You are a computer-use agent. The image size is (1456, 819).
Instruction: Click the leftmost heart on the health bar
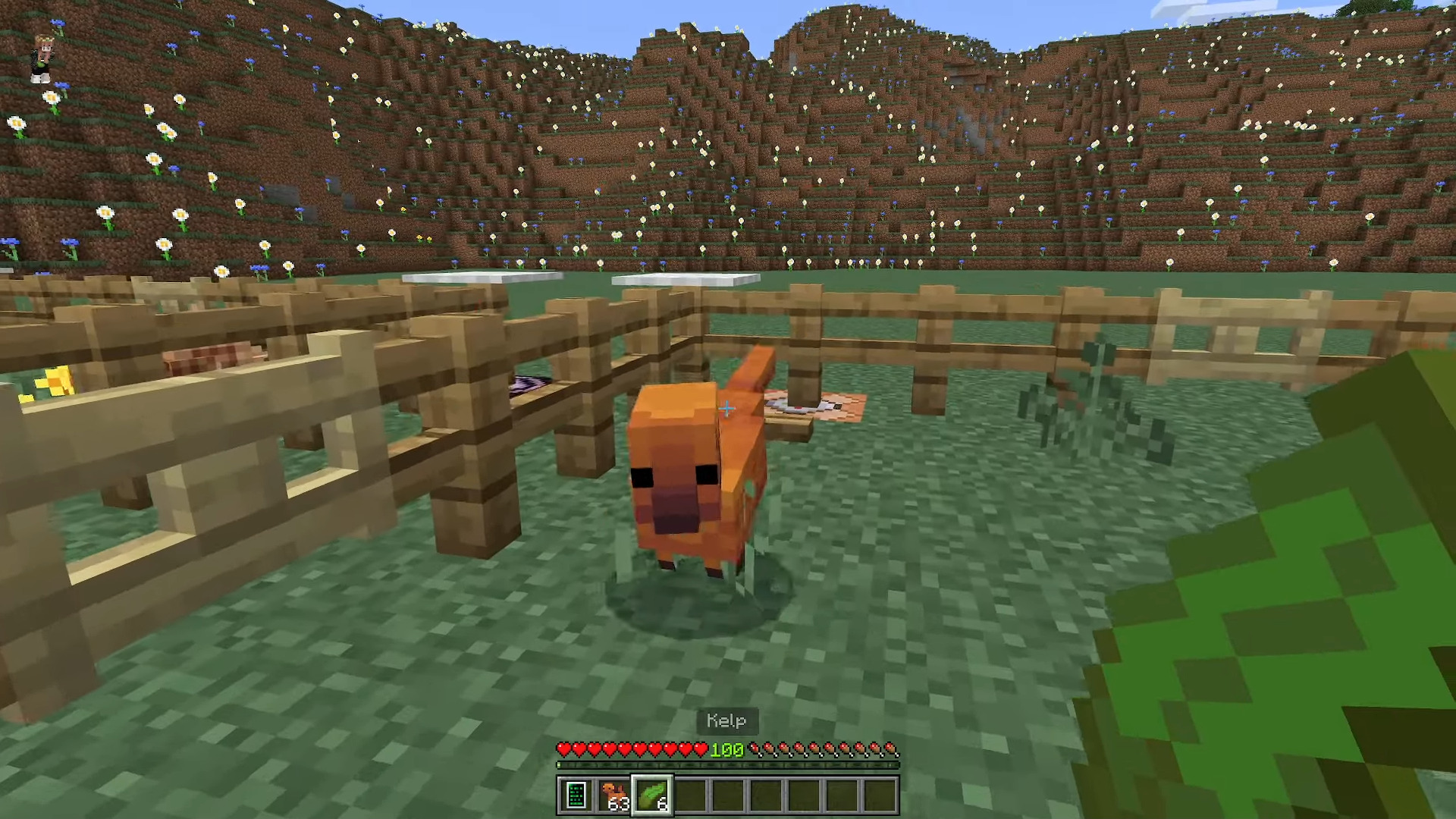pyautogui.click(x=565, y=749)
